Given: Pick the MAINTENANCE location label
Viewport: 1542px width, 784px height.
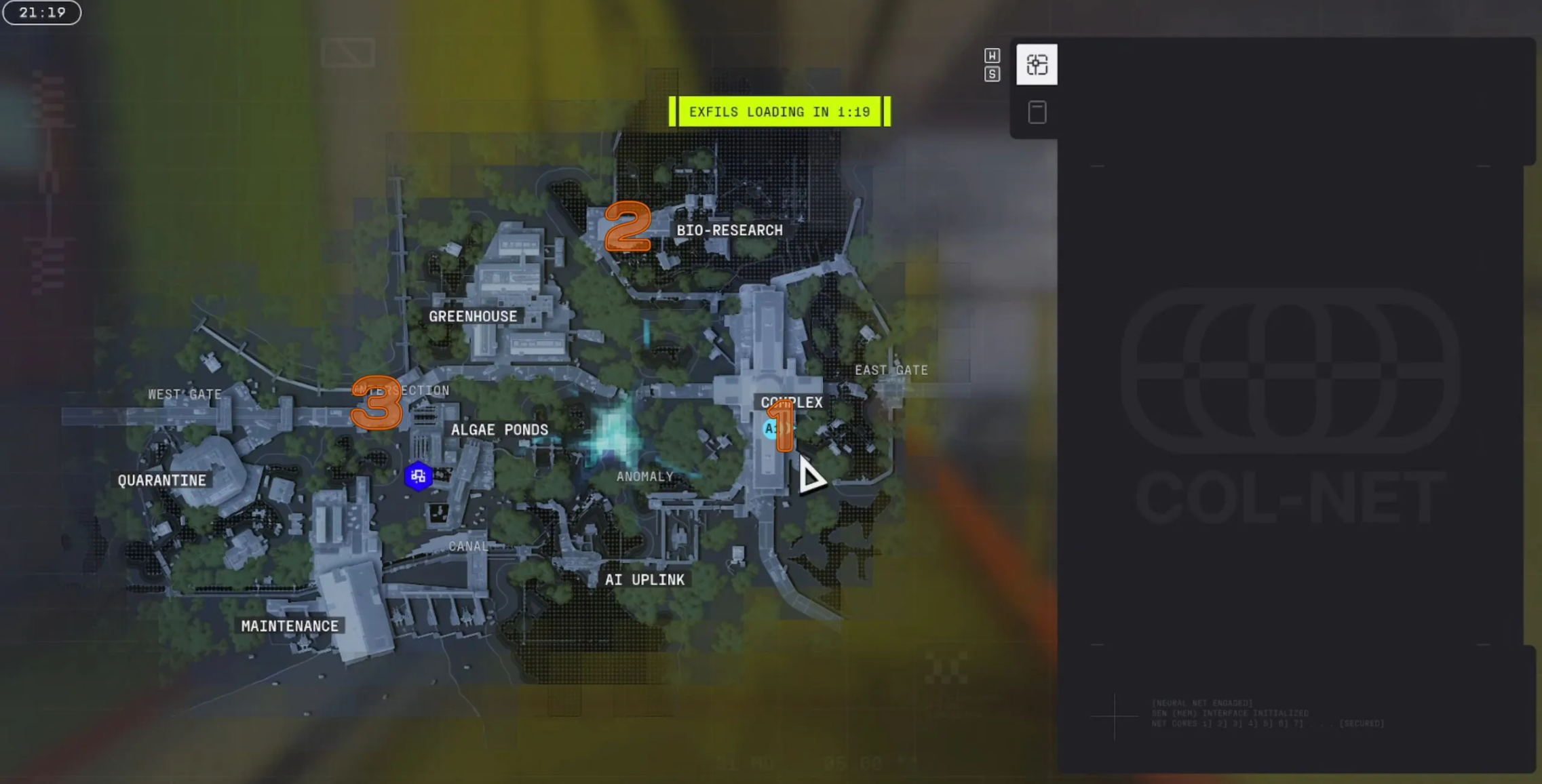Looking at the screenshot, I should [290, 626].
